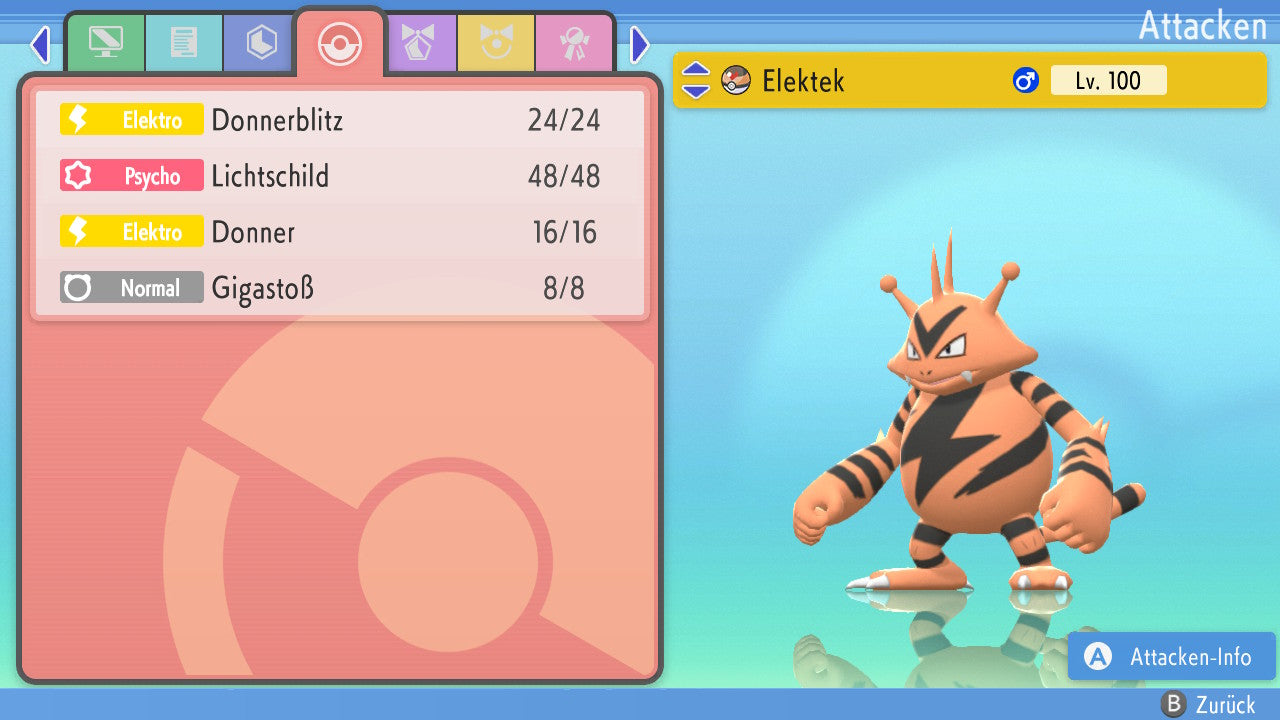Image resolution: width=1280 pixels, height=720 pixels.
Task: Switch Pokémon with the up arrow by Elektek
Action: click(x=695, y=70)
